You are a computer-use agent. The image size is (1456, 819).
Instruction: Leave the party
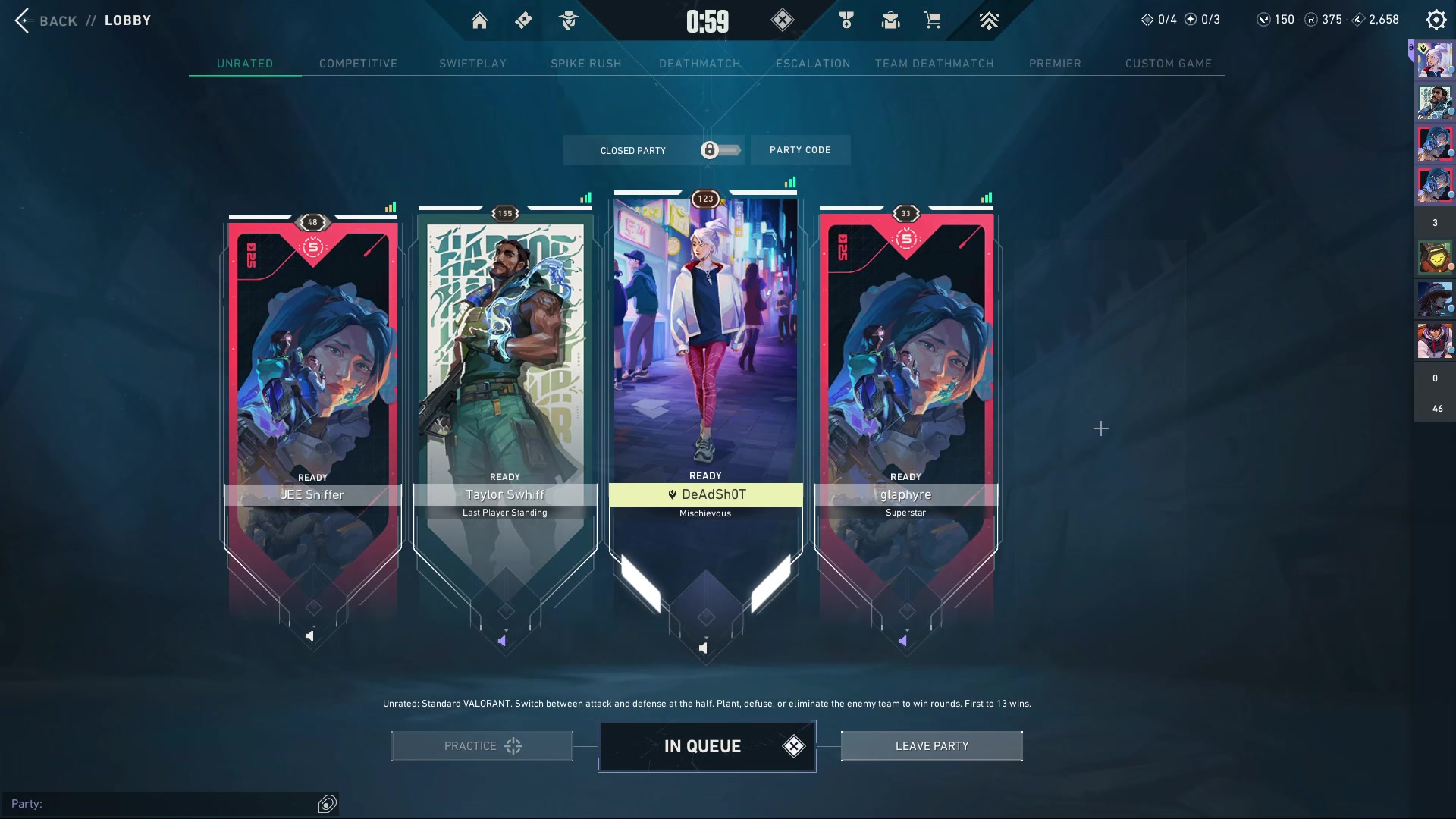point(931,746)
